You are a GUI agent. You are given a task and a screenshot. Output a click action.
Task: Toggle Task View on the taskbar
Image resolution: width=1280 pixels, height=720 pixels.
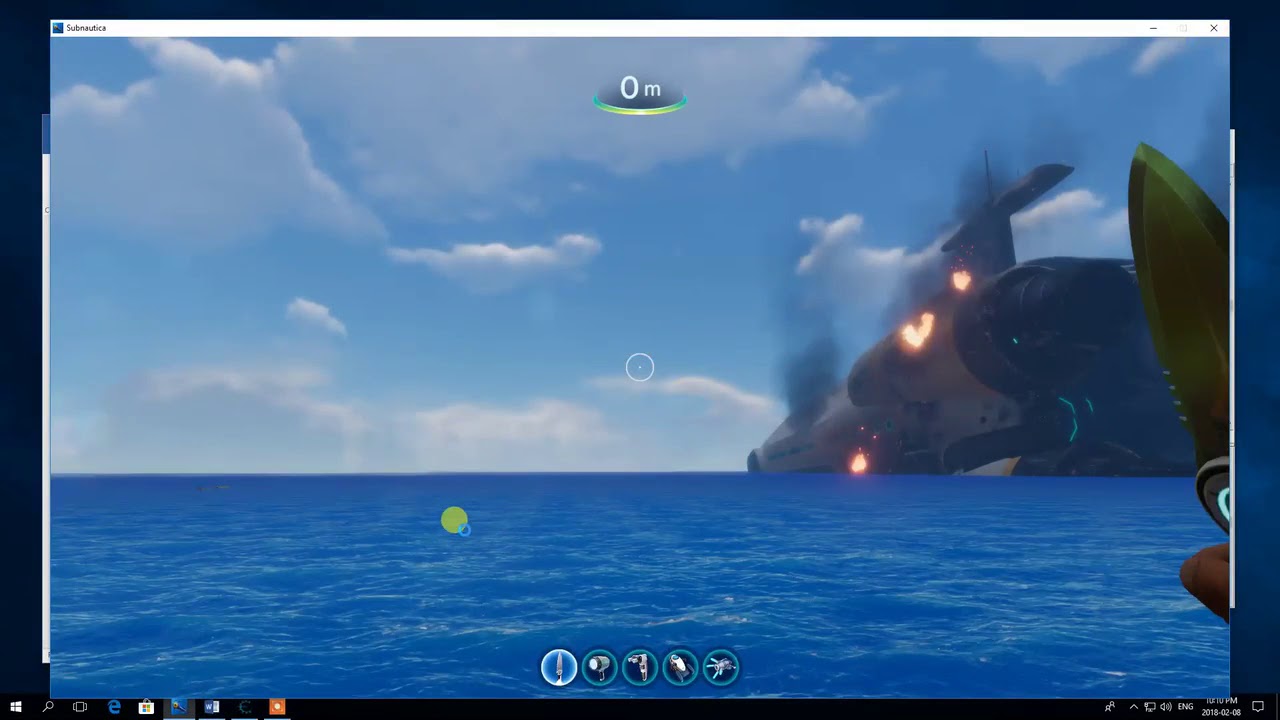[79, 707]
